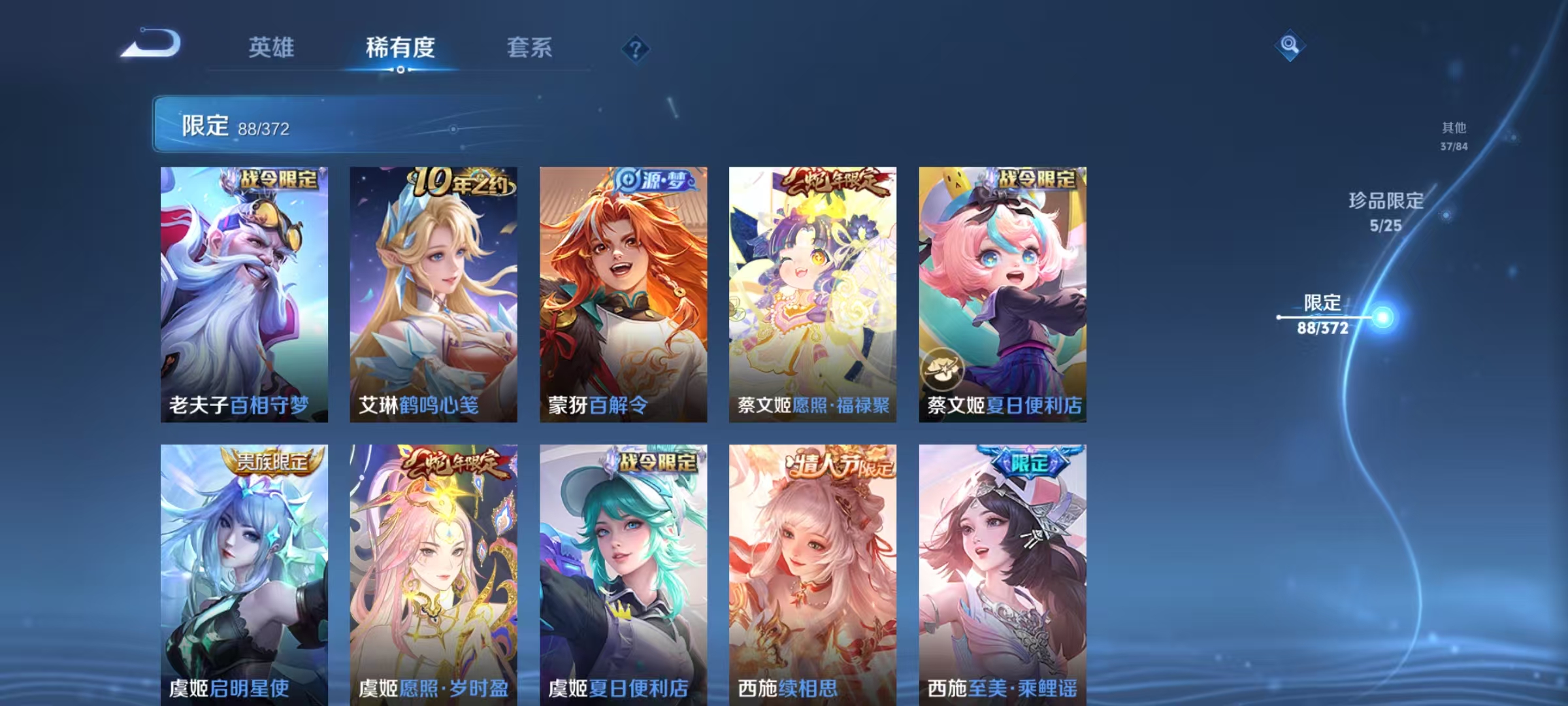This screenshot has height=706, width=1568.
Task: Switch to the 套系 tab
Action: pyautogui.click(x=531, y=47)
